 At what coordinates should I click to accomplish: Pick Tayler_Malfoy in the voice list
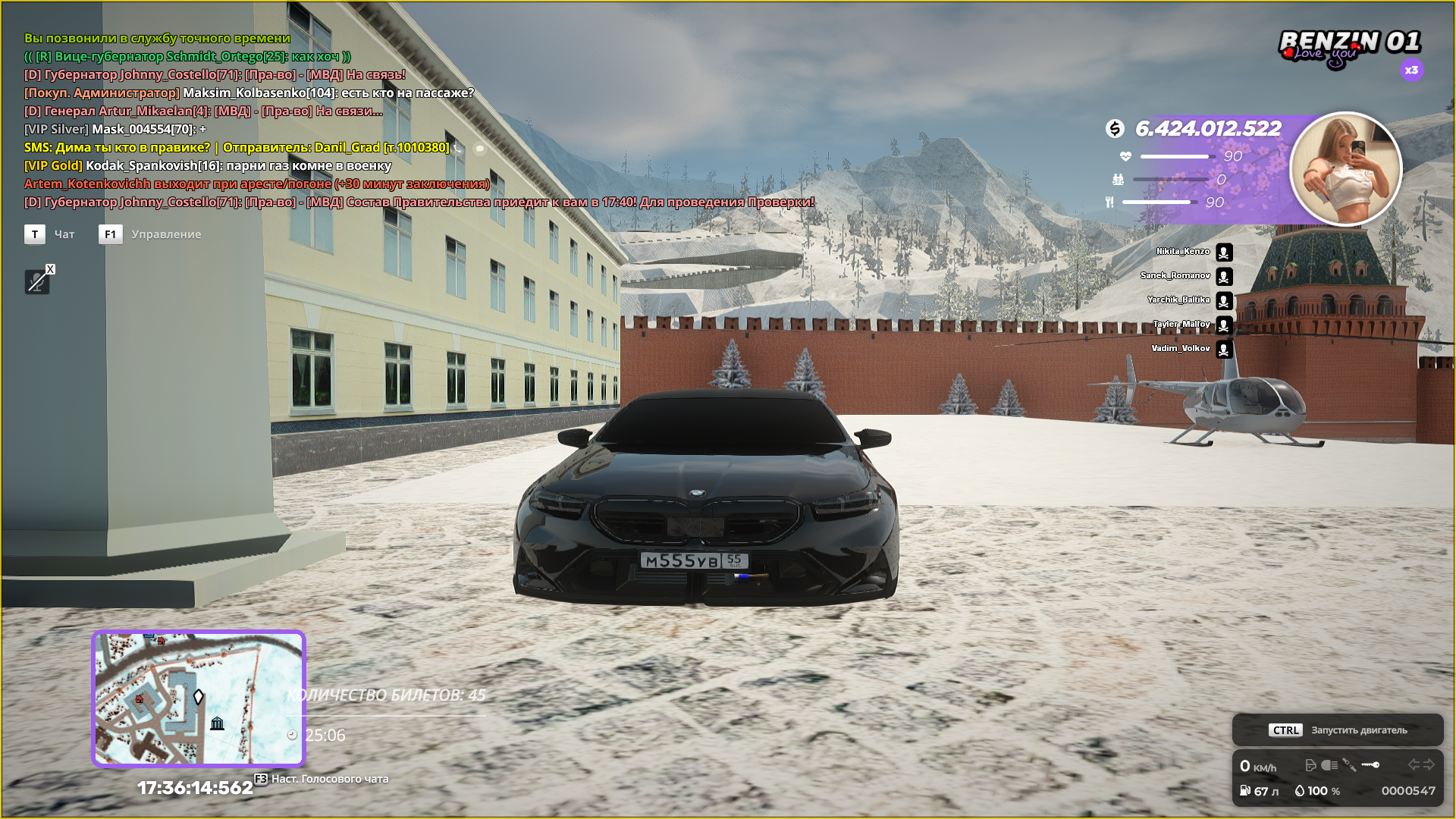1181,325
